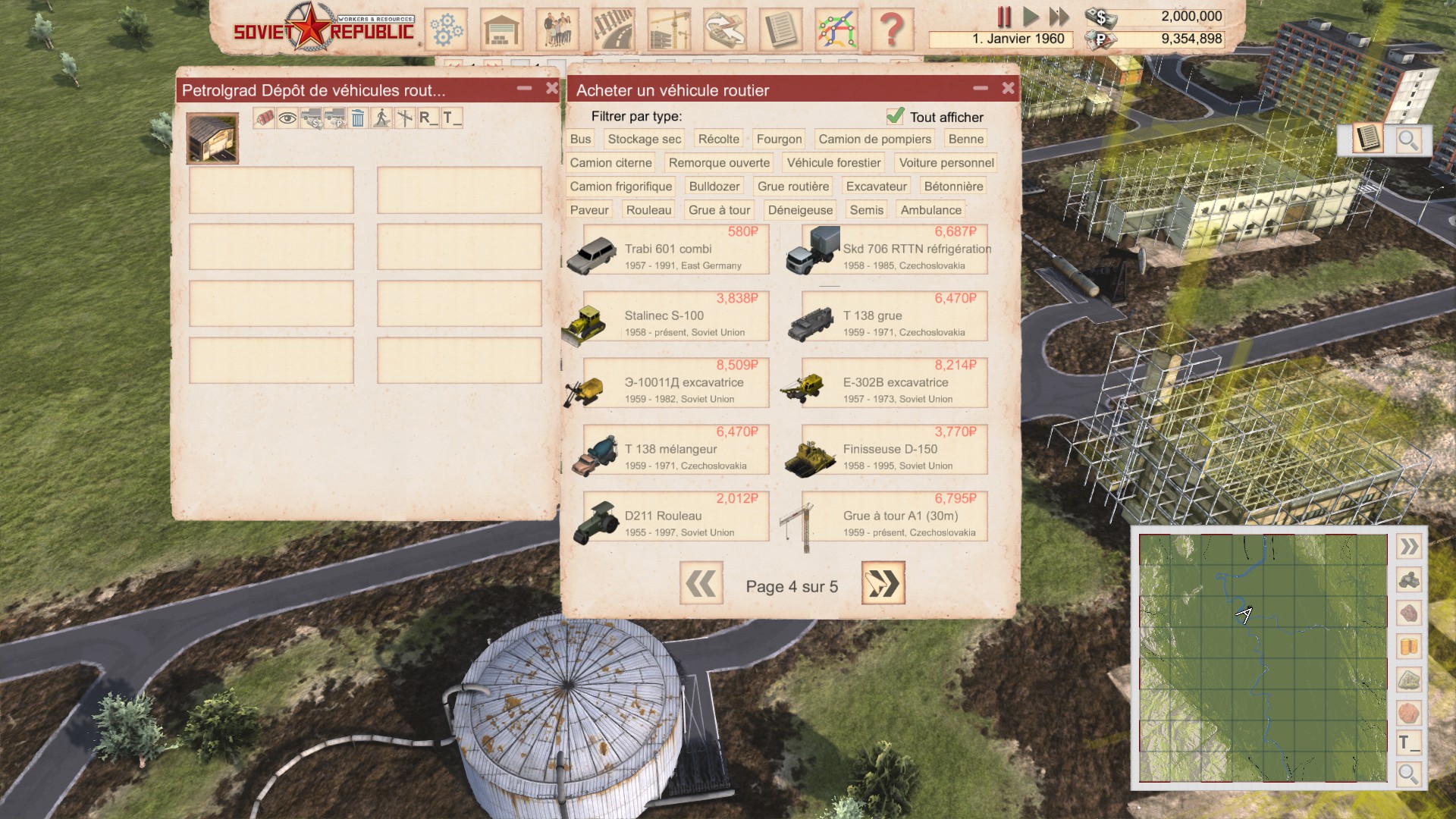Go to the next vehicle page

[883, 583]
